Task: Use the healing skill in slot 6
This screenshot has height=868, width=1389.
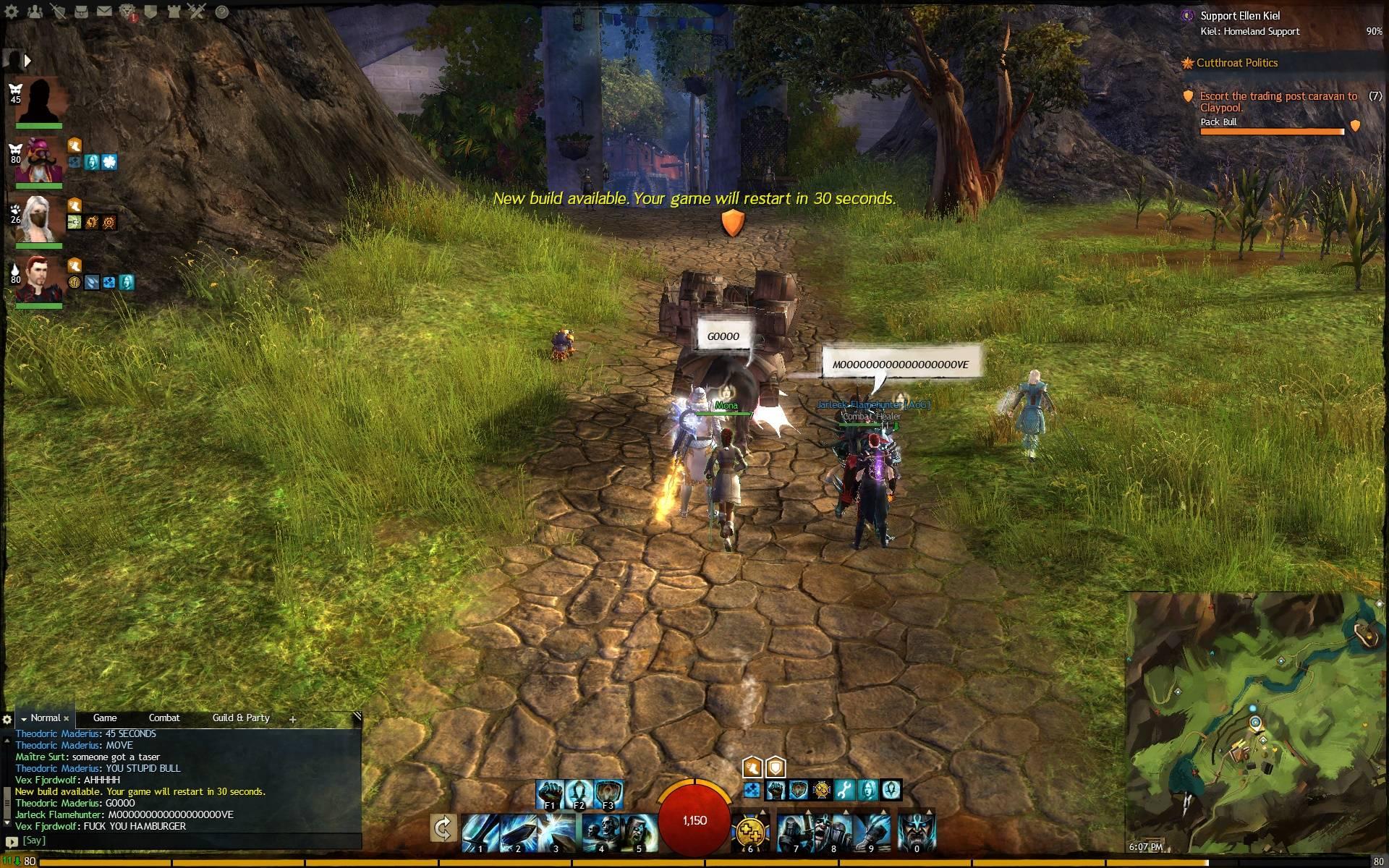Action: pyautogui.click(x=750, y=833)
